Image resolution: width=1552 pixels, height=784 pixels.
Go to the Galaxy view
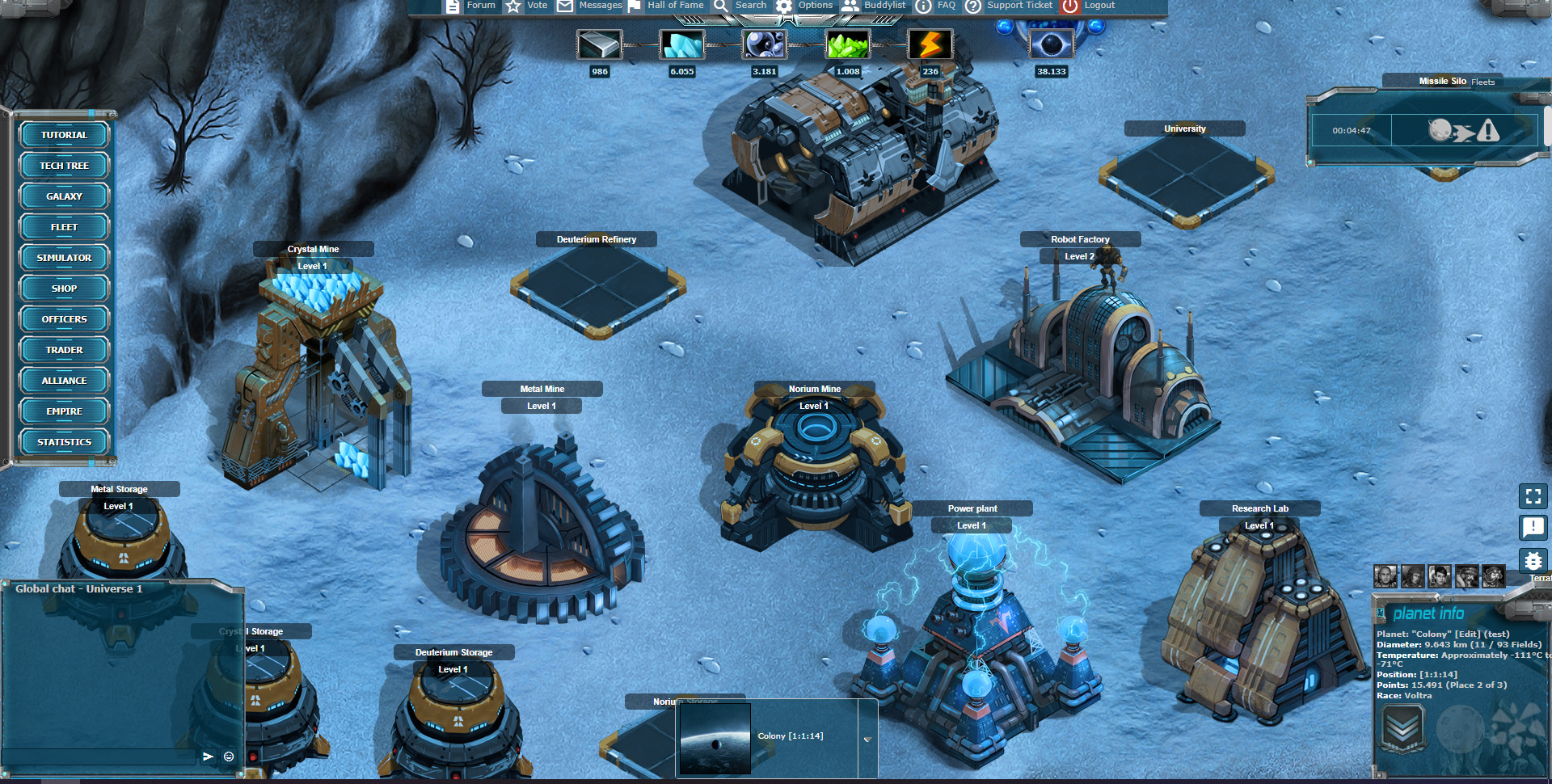[x=64, y=196]
